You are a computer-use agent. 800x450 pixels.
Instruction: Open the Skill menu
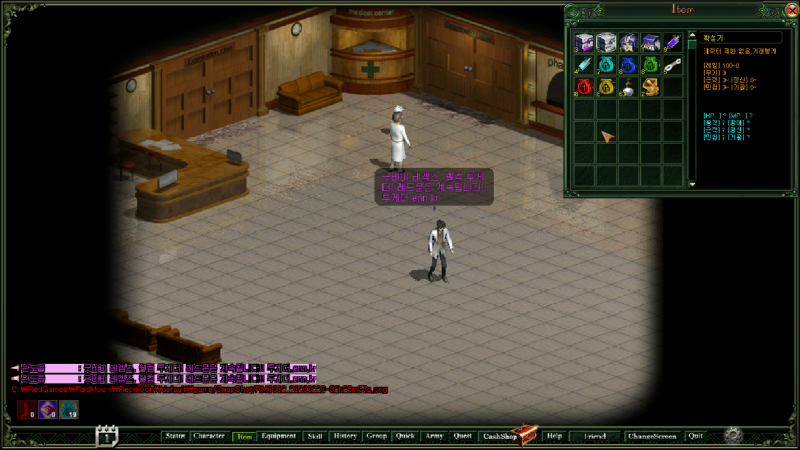315,436
